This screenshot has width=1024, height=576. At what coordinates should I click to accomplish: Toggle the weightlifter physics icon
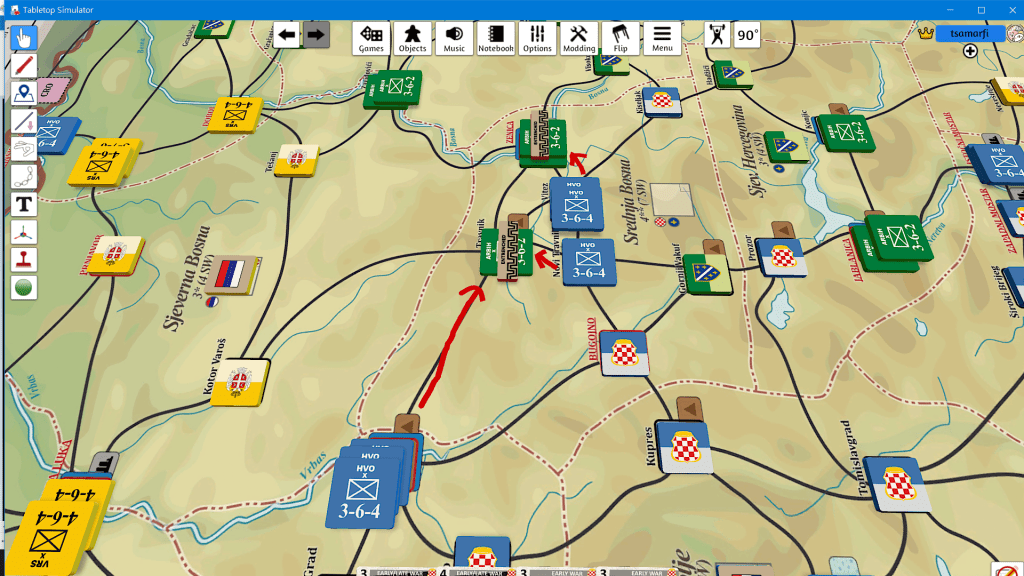[x=716, y=36]
